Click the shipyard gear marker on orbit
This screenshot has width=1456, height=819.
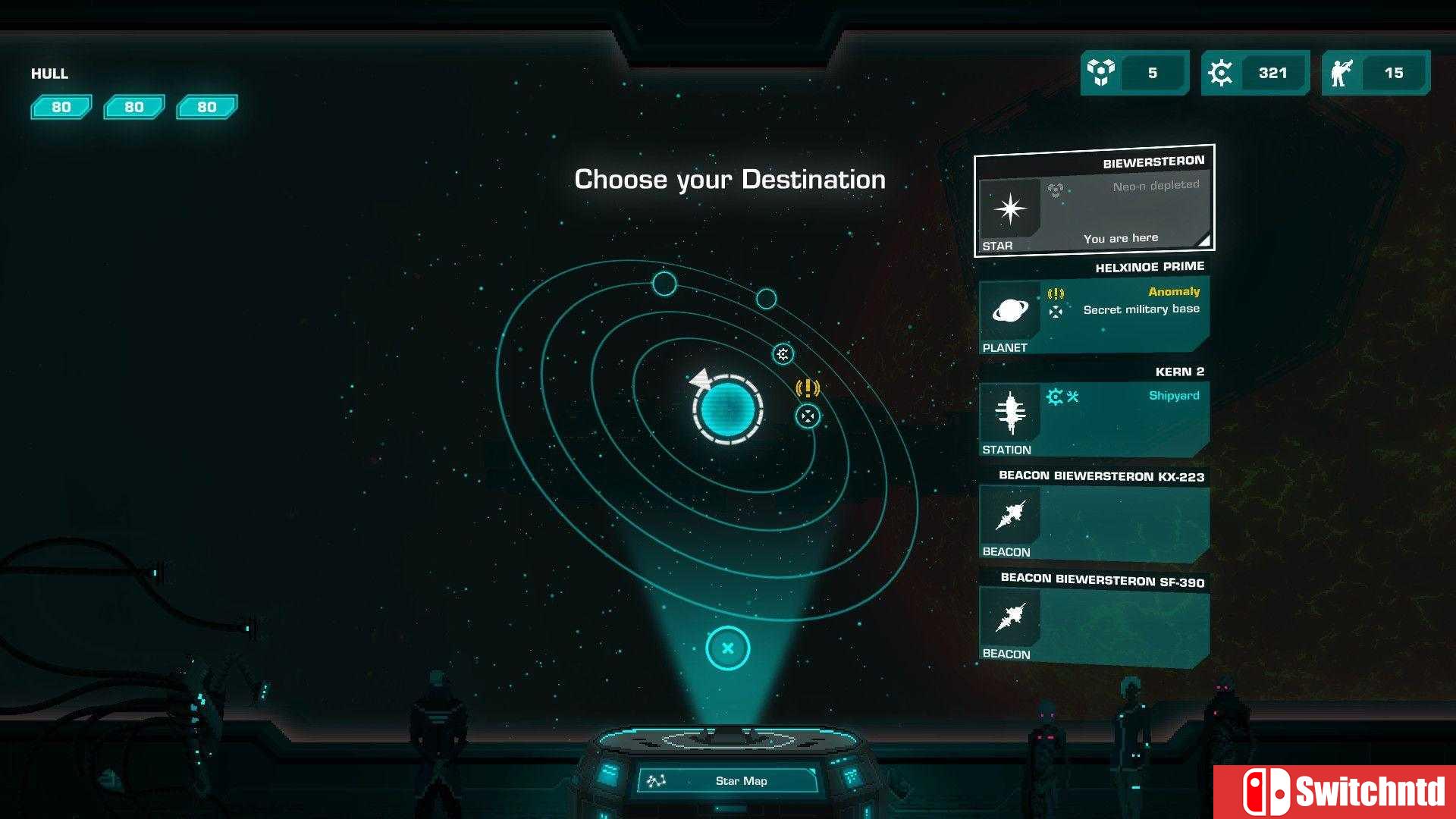(x=783, y=354)
